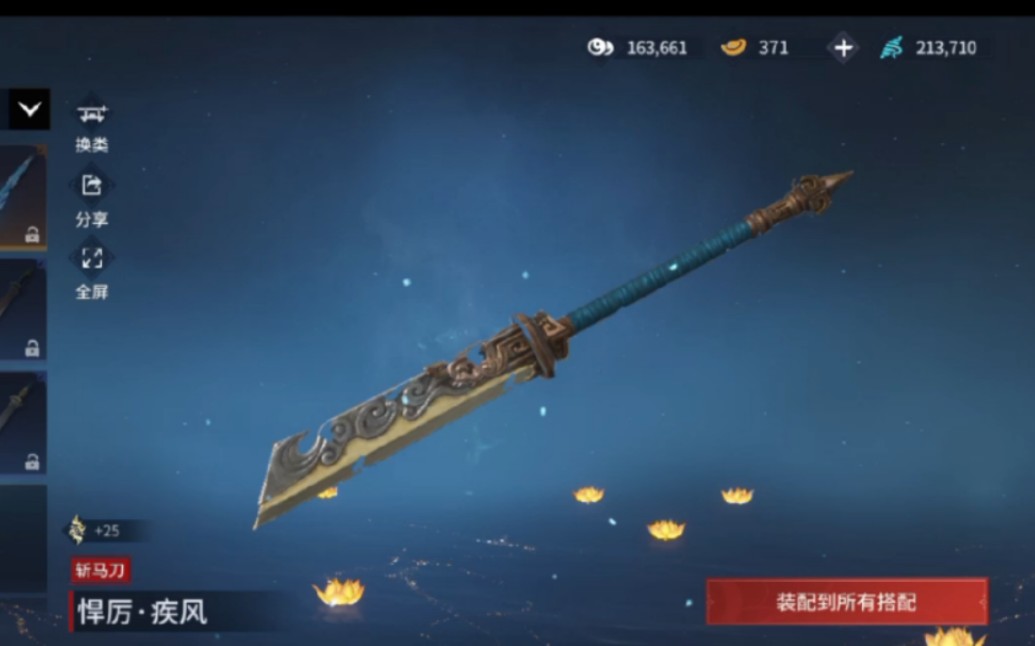Click the plus button to add gold
The width and height of the screenshot is (1035, 646).
843,48
